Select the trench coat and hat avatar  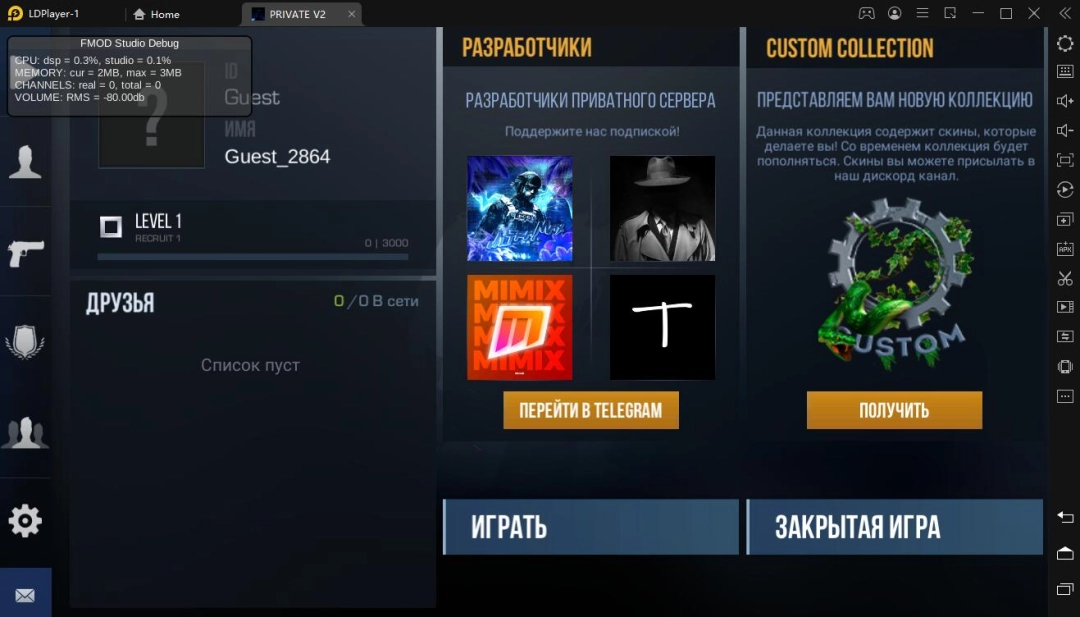[x=662, y=208]
